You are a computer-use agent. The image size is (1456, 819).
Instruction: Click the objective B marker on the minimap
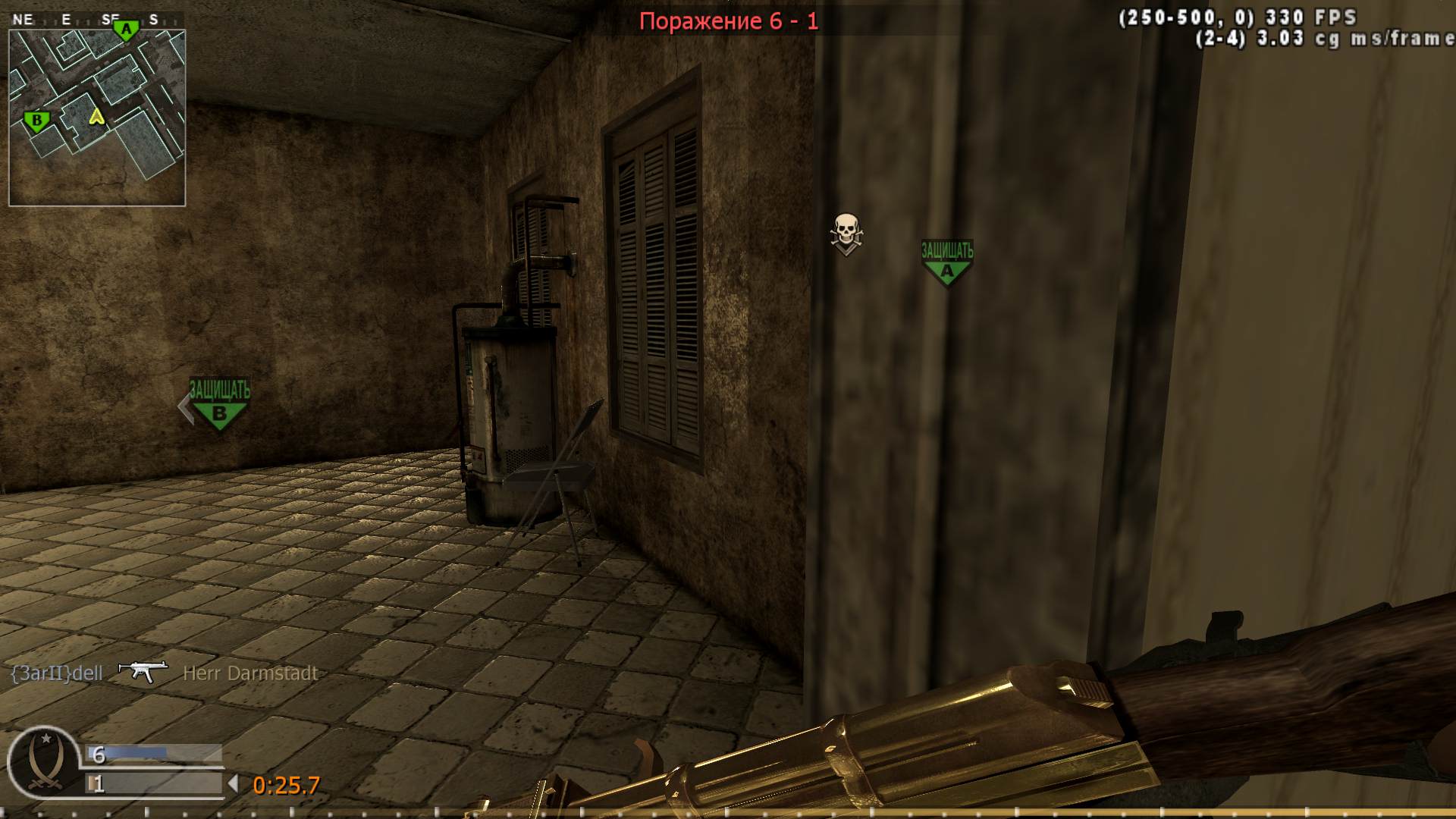(35, 120)
